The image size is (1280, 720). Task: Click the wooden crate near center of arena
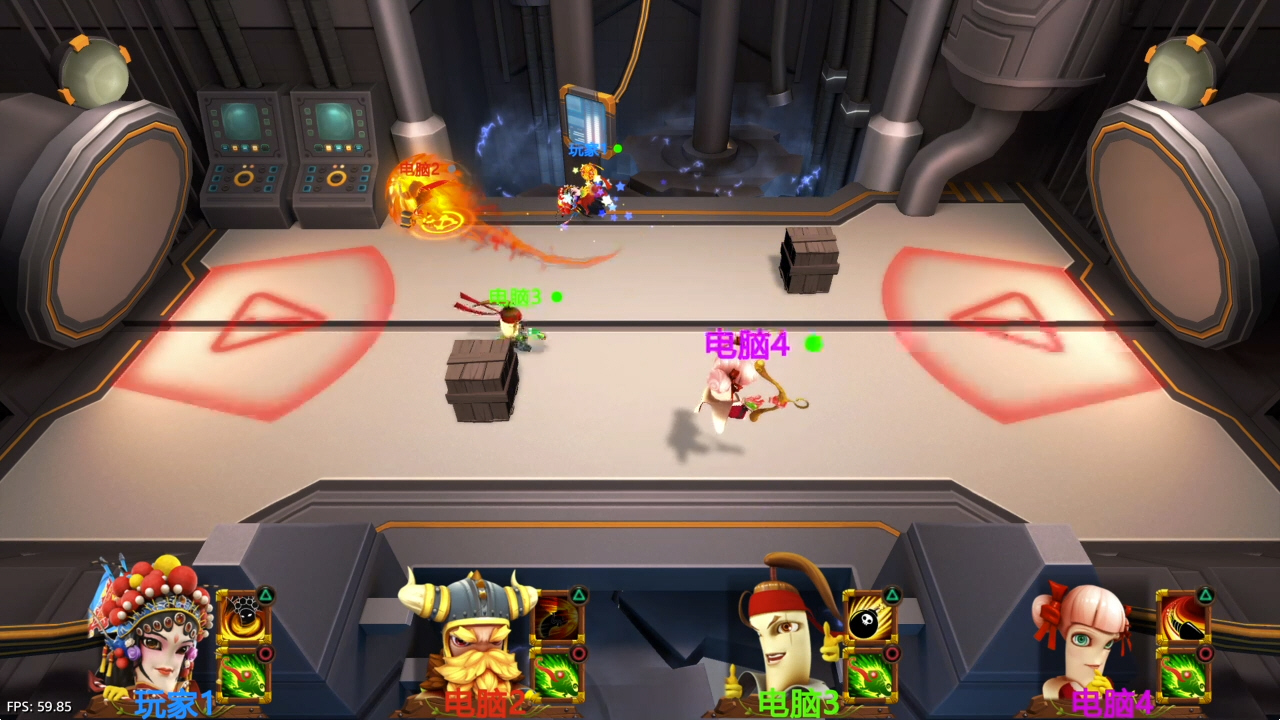pos(483,385)
